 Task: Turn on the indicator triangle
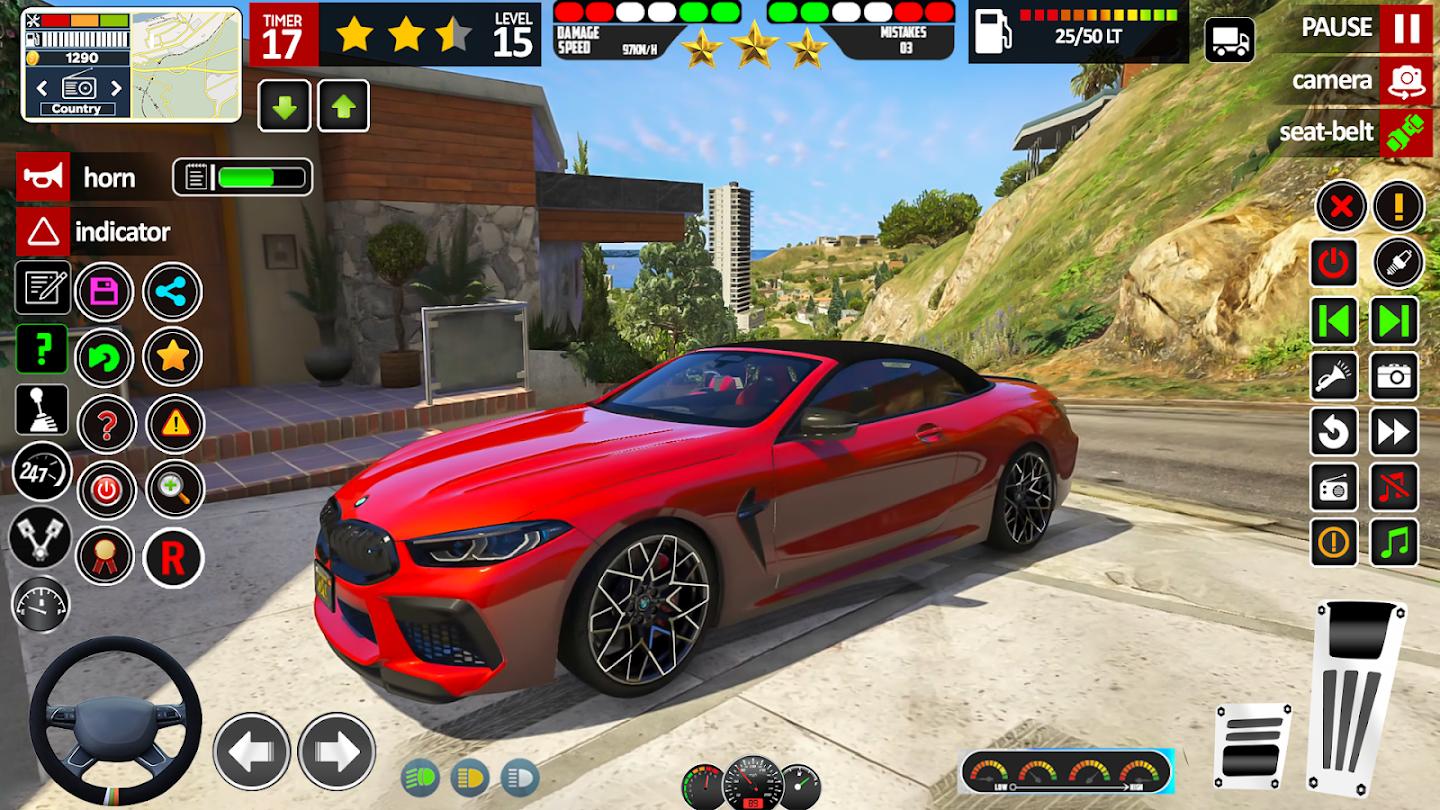pos(43,232)
